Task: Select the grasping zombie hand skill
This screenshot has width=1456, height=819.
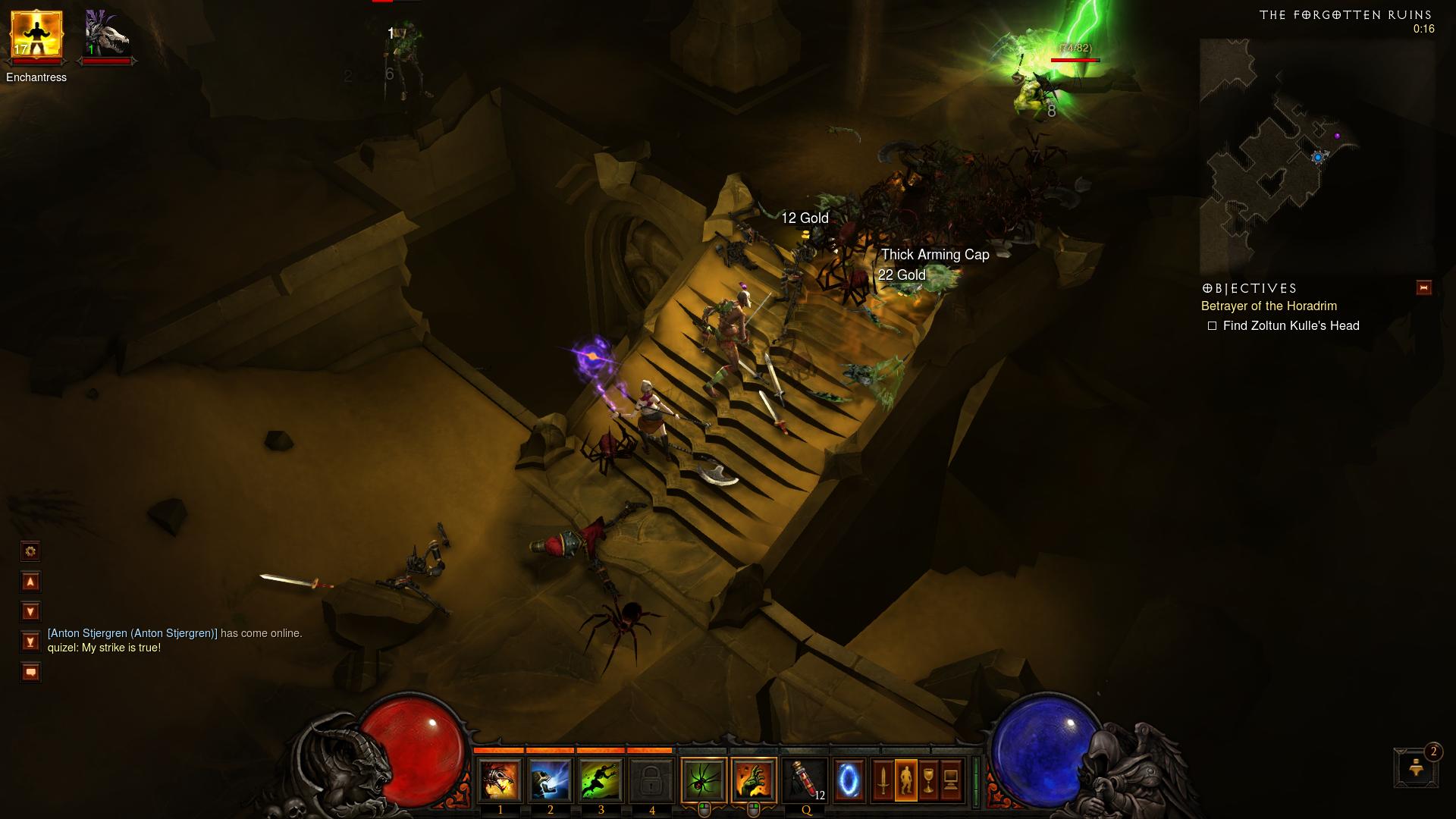Action: (x=755, y=780)
